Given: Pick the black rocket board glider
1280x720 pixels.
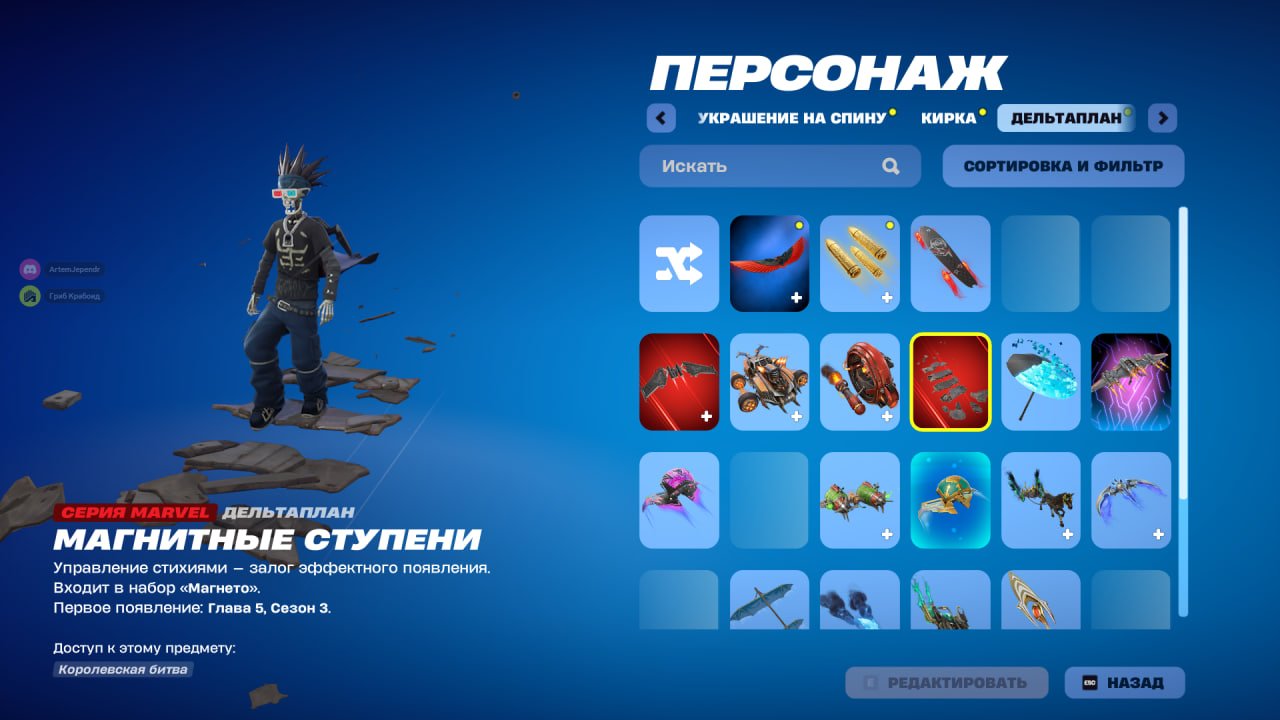Looking at the screenshot, I should [950, 263].
